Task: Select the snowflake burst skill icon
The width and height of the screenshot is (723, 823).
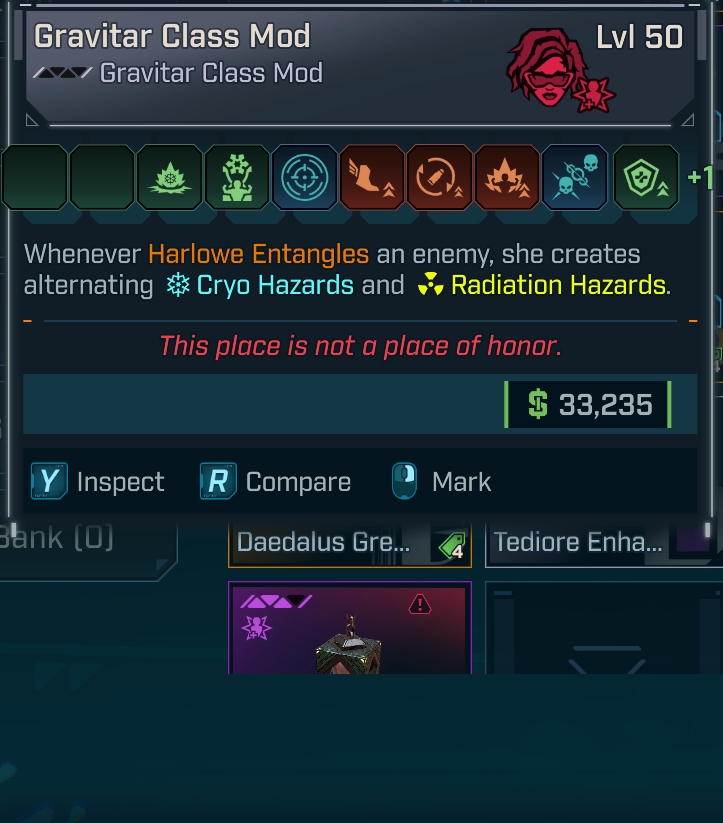Action: point(169,178)
